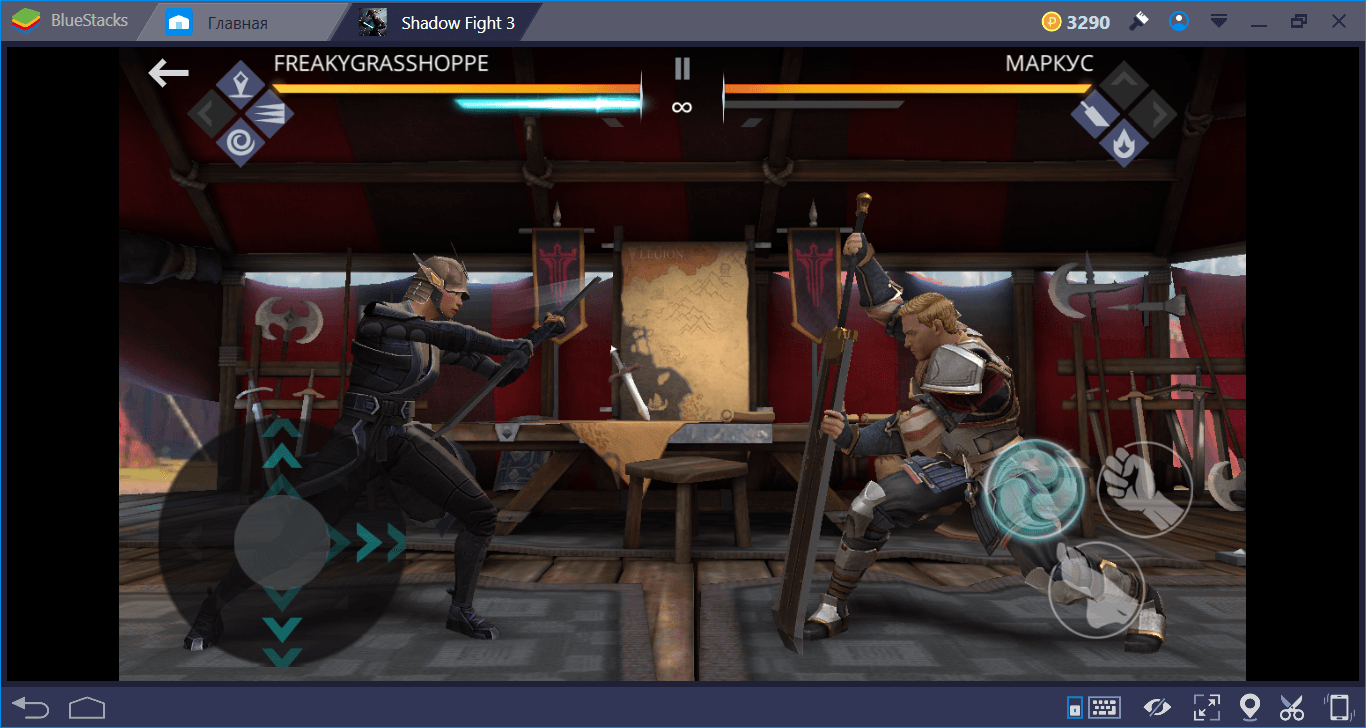Activate Маркус's flame ability icon
This screenshot has height=728, width=1366.
[x=1123, y=145]
